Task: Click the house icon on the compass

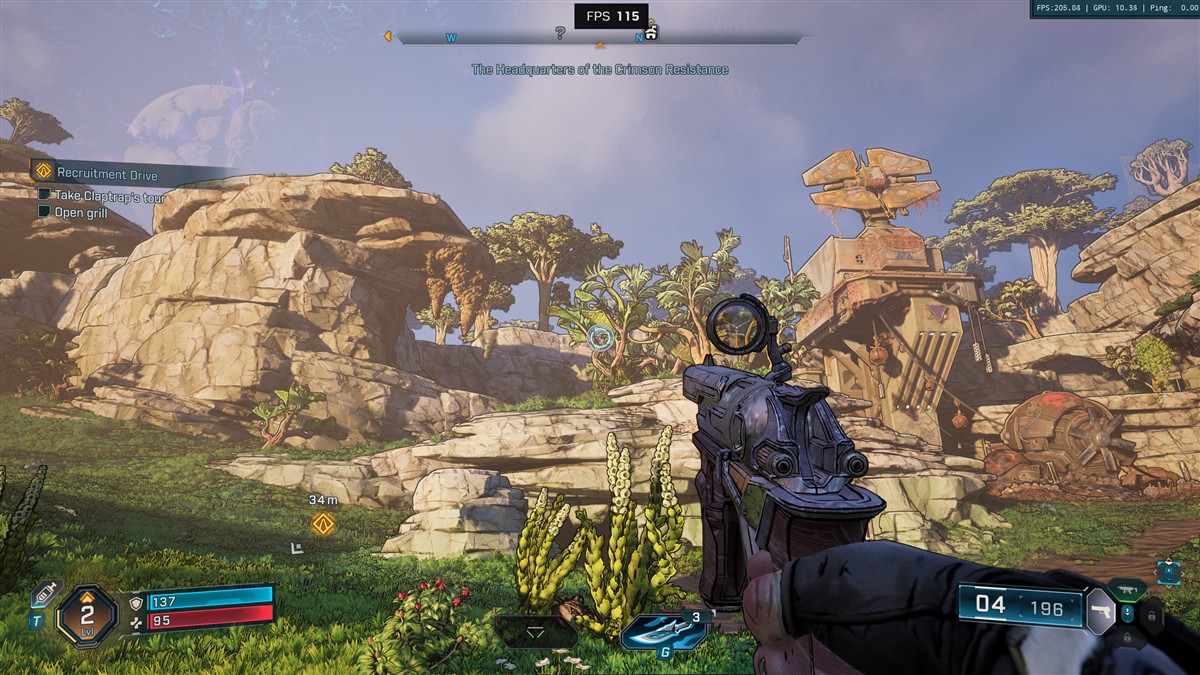Action: 651,32
